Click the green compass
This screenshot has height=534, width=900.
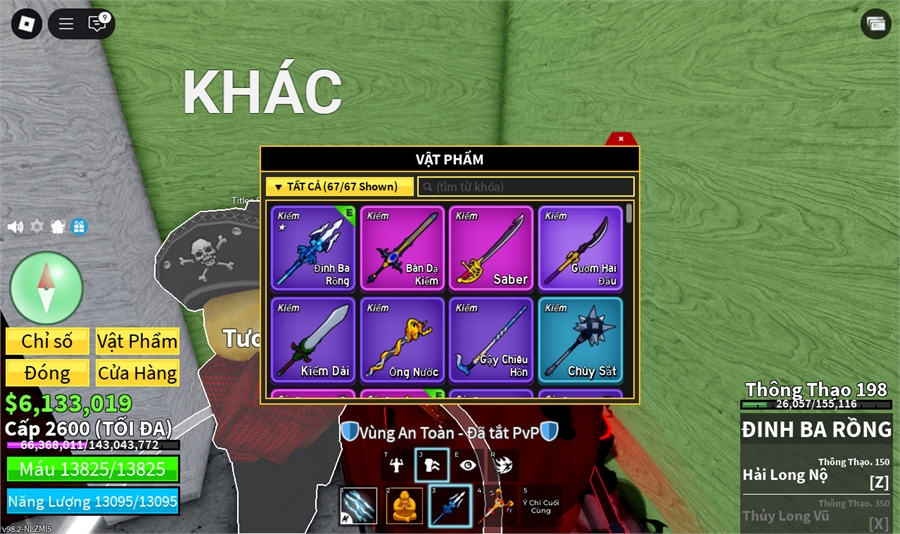46,288
